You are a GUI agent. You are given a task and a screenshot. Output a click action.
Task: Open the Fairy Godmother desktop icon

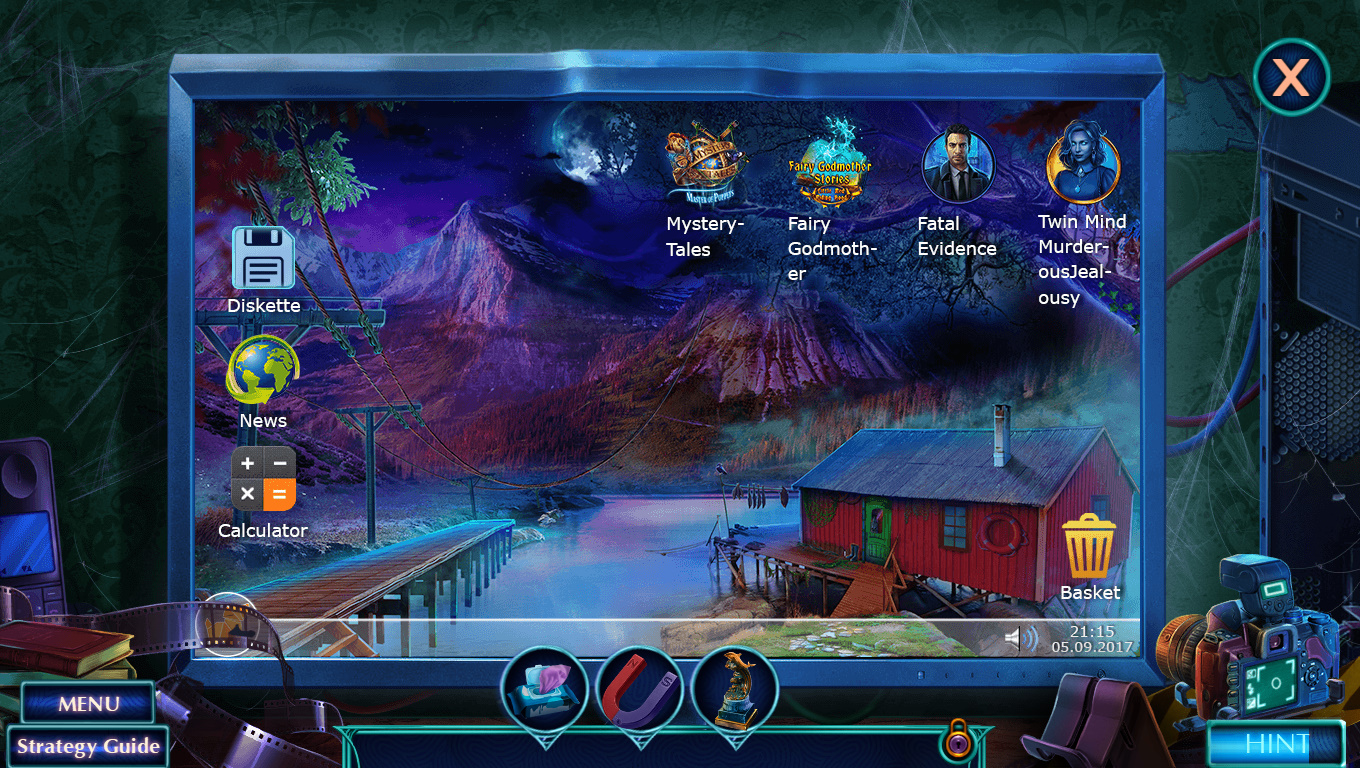coord(830,162)
